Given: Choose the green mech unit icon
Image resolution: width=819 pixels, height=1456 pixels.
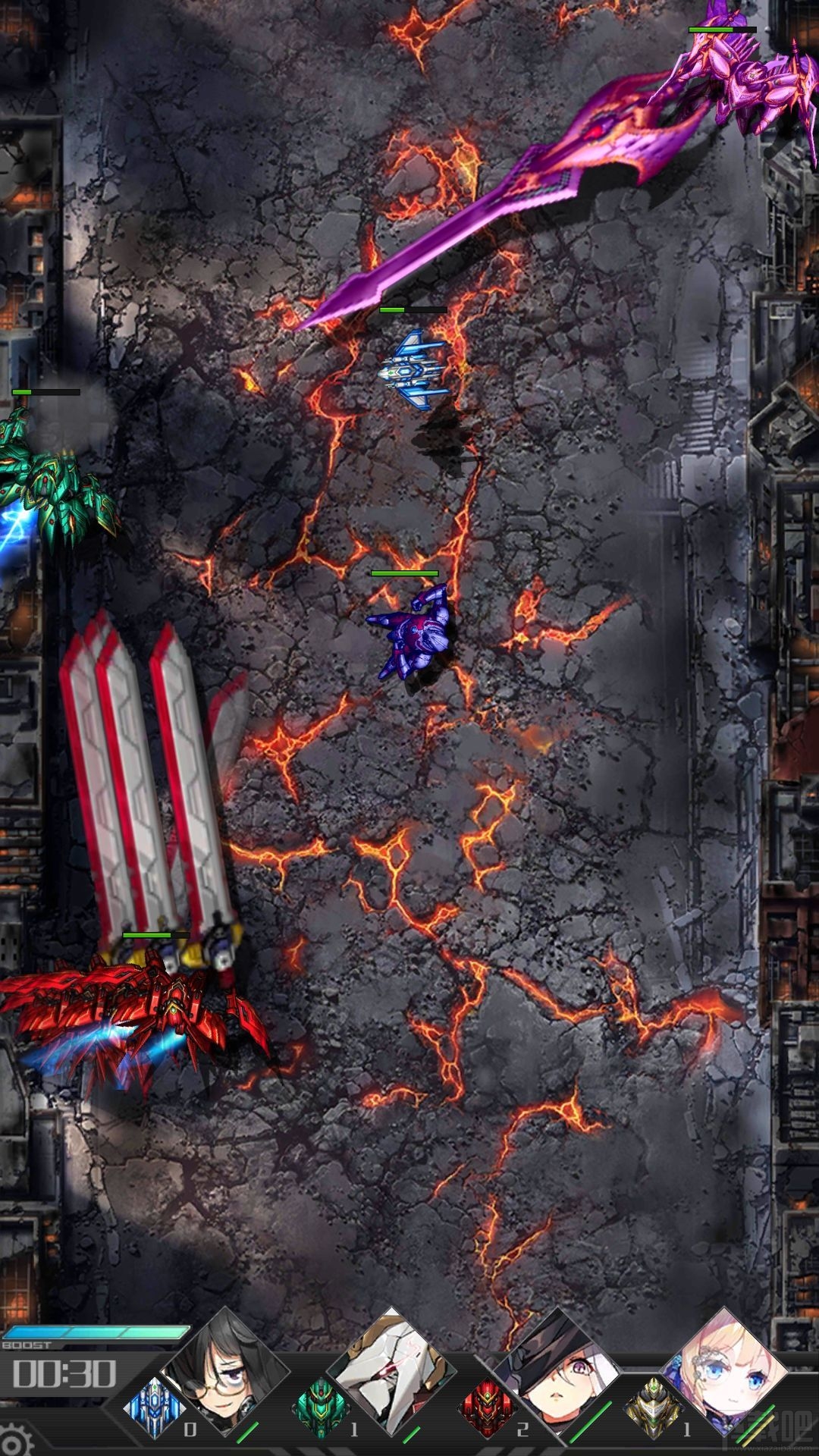Looking at the screenshot, I should coord(322,1410).
